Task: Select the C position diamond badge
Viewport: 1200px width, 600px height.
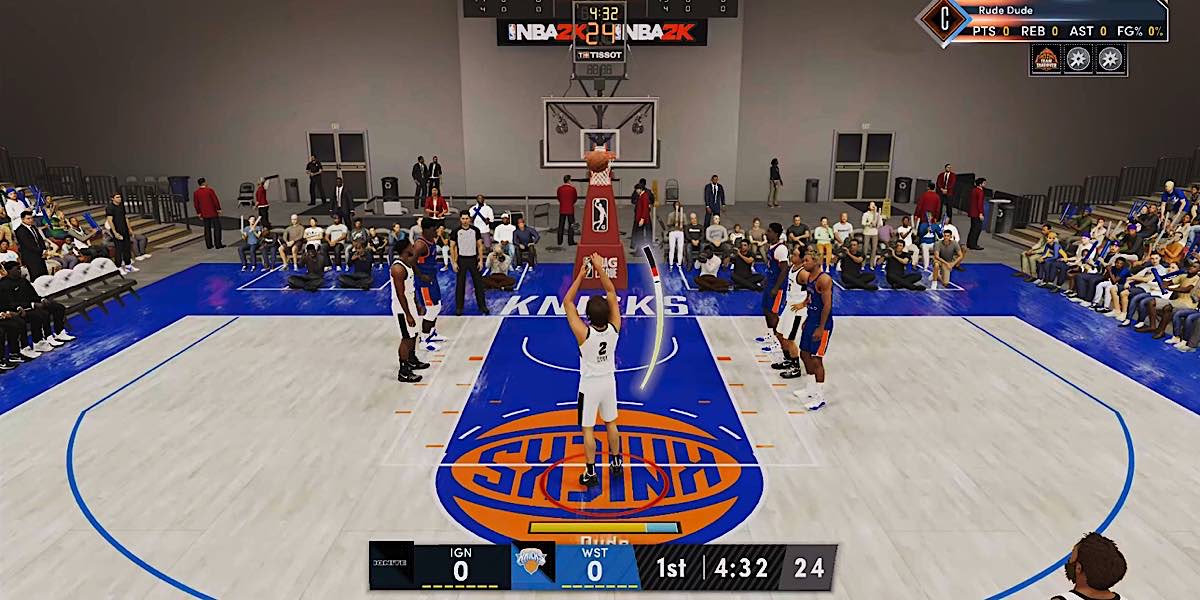Action: [x=939, y=19]
